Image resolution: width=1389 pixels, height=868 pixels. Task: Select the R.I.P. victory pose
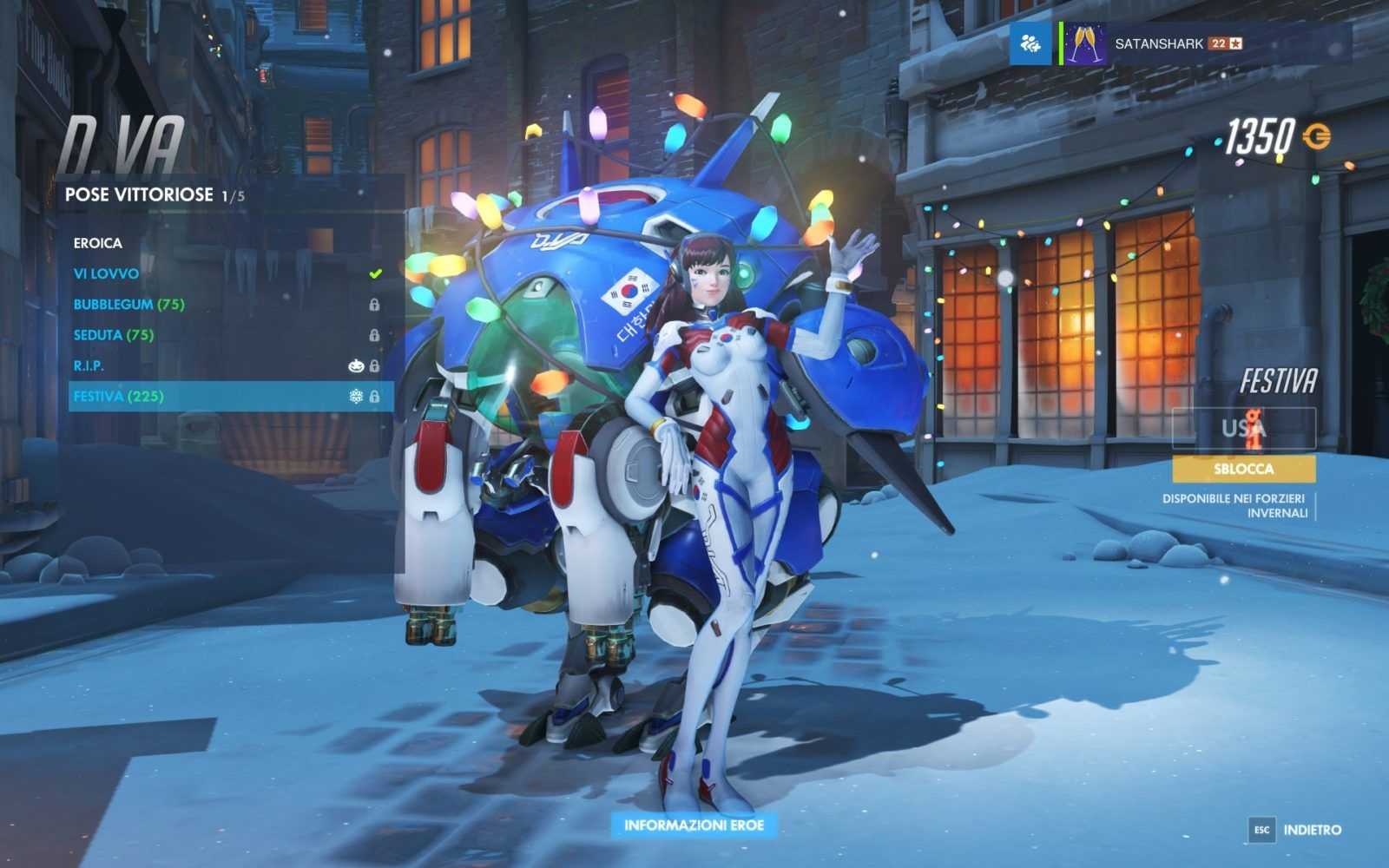click(89, 365)
